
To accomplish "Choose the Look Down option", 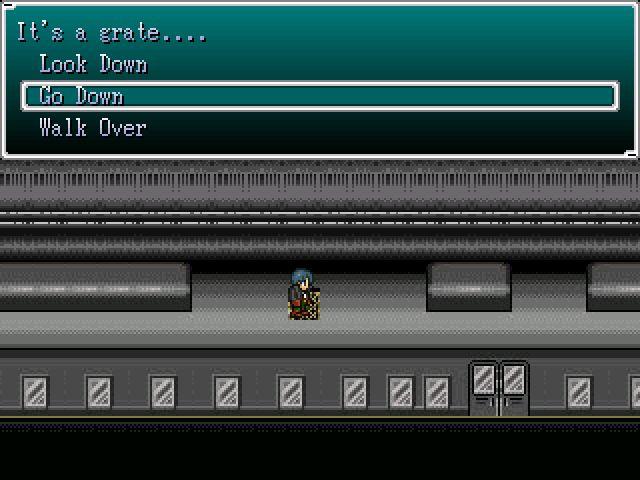I will pyautogui.click(x=93, y=65).
